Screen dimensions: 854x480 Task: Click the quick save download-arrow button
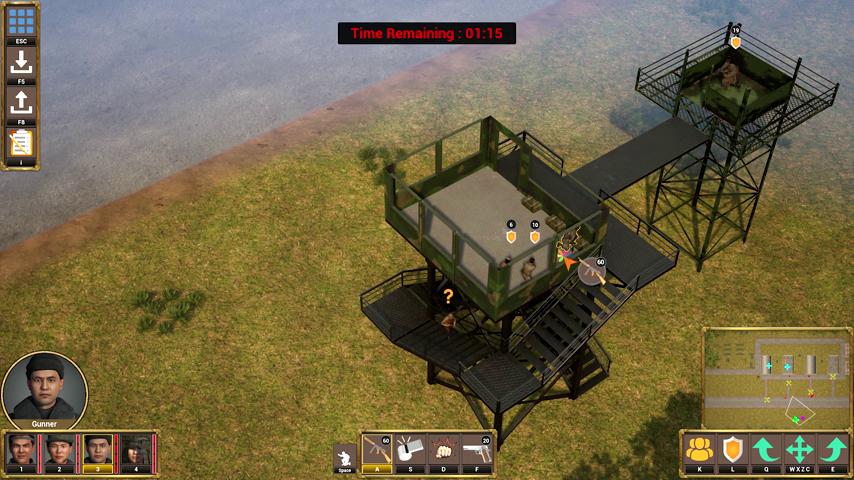pyautogui.click(x=21, y=62)
